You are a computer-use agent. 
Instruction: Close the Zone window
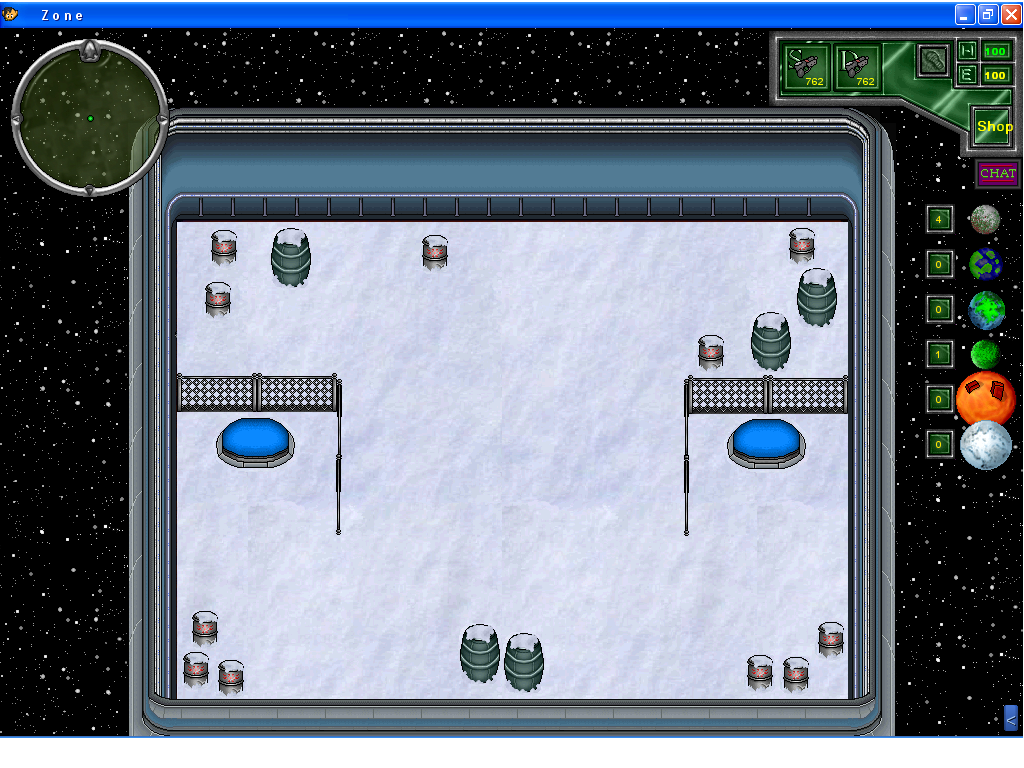pyautogui.click(x=1009, y=14)
